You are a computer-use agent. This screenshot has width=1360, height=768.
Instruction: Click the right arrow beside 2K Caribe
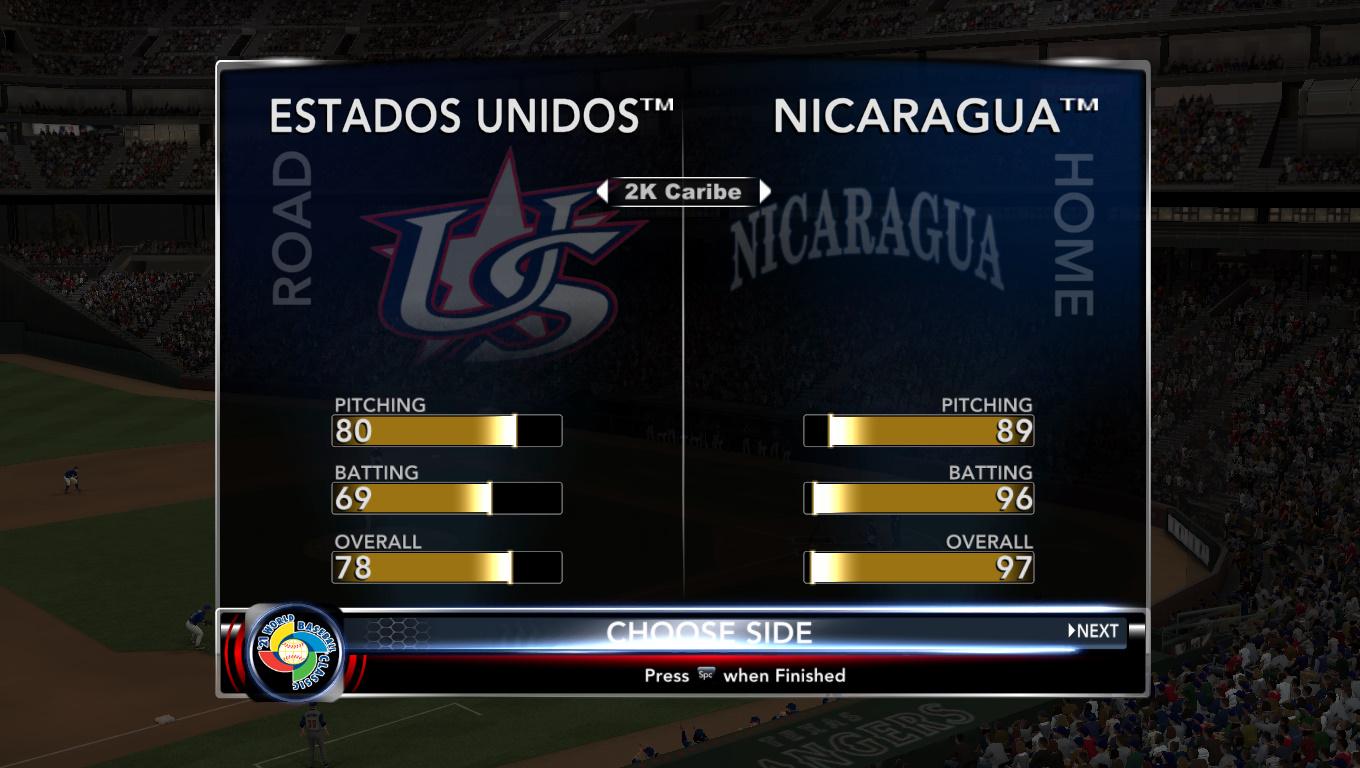coord(765,191)
